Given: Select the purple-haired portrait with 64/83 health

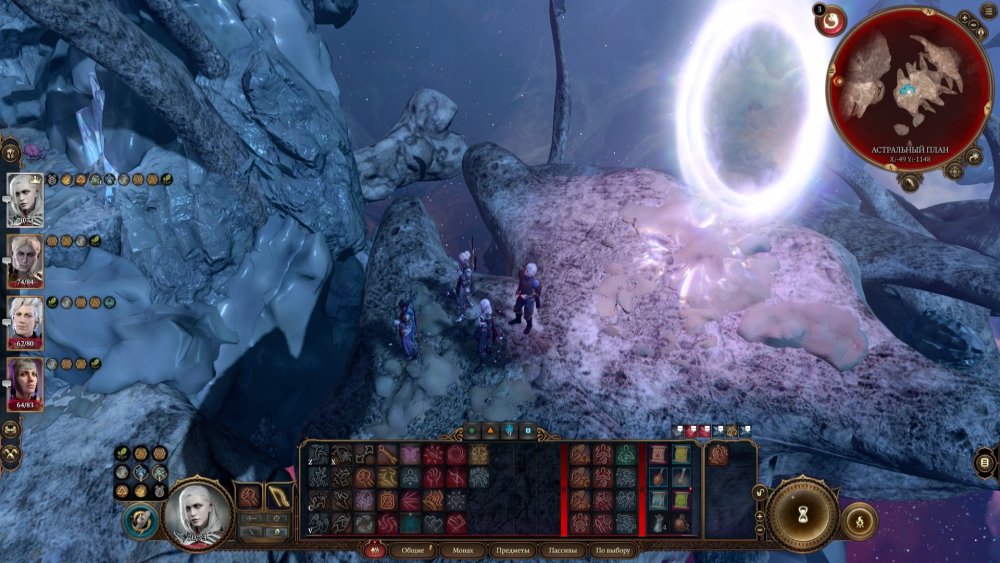Looking at the screenshot, I should [x=24, y=385].
